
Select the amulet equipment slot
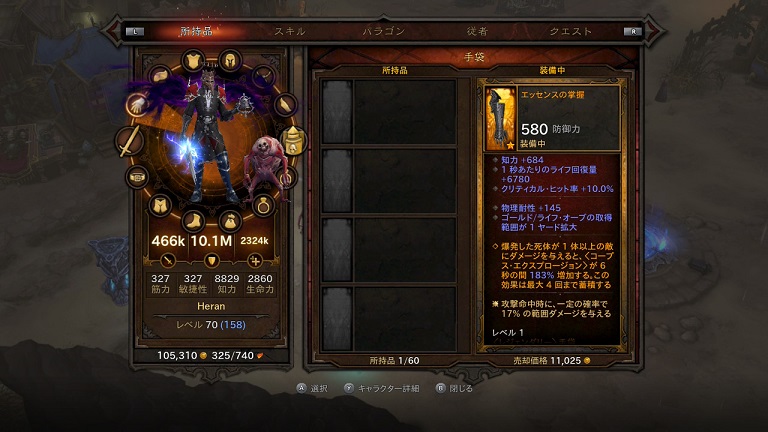point(264,76)
